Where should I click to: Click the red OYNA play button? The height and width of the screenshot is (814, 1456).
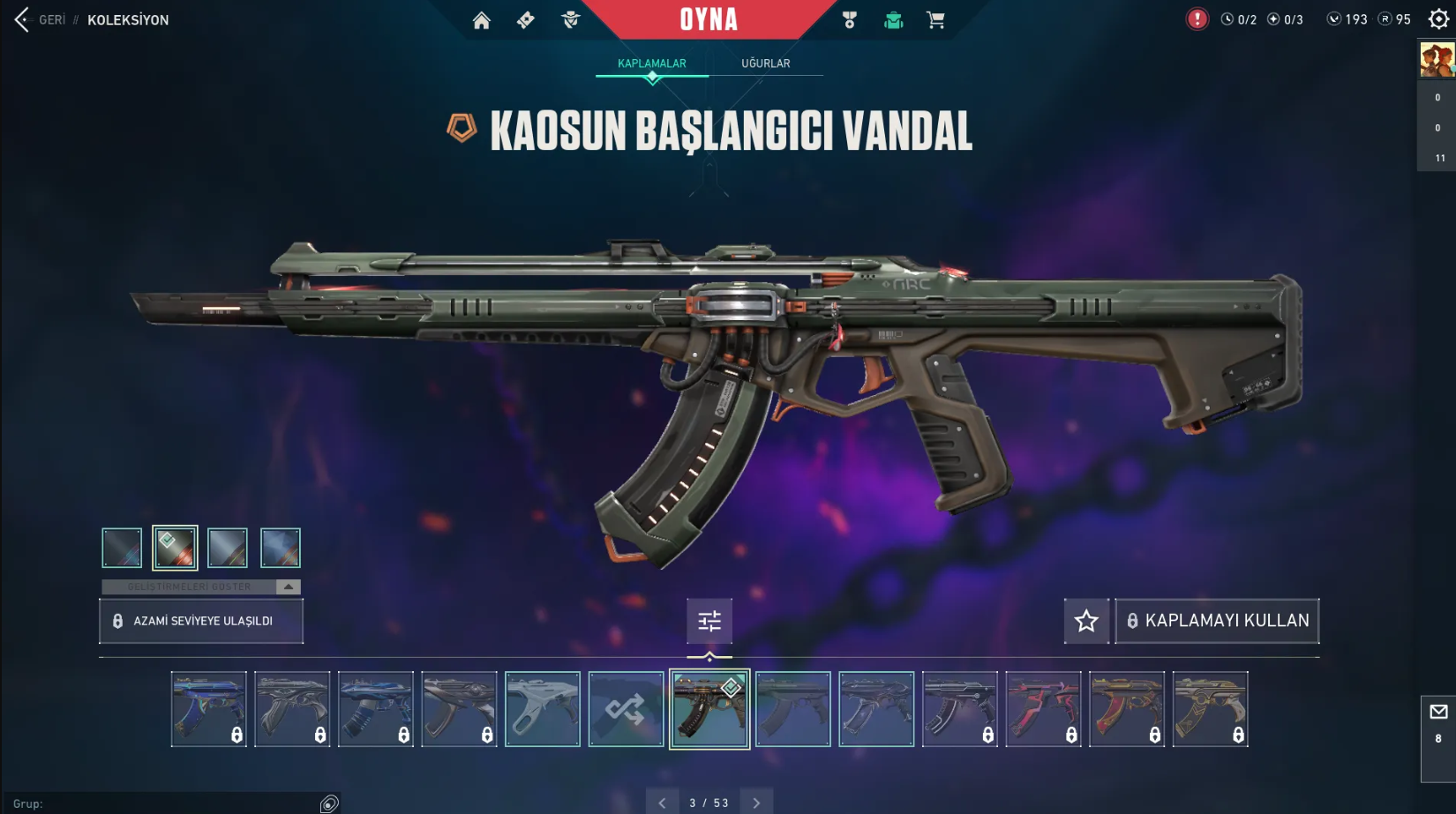pos(709,19)
